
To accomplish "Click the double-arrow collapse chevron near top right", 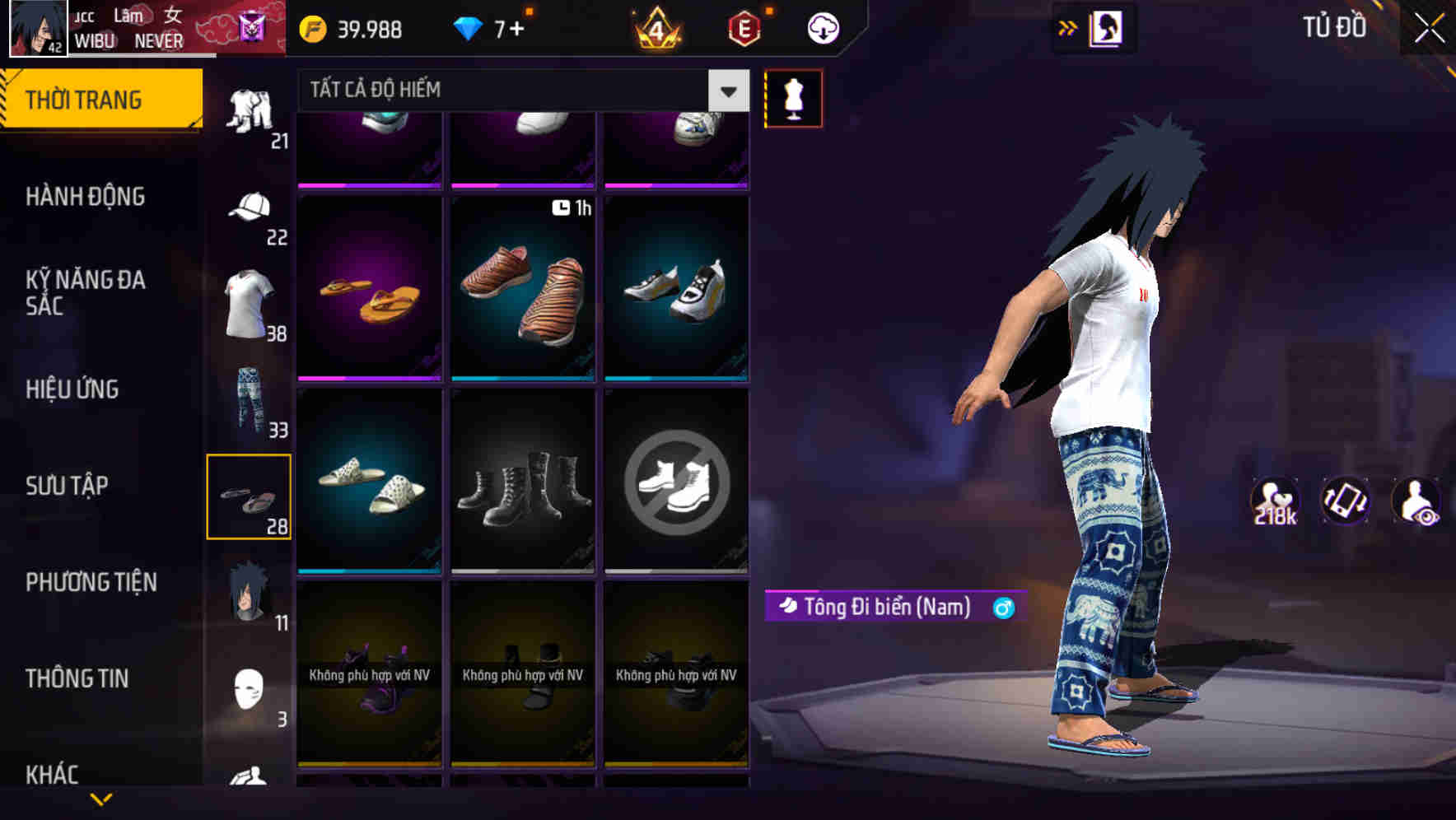I will pyautogui.click(x=1068, y=27).
